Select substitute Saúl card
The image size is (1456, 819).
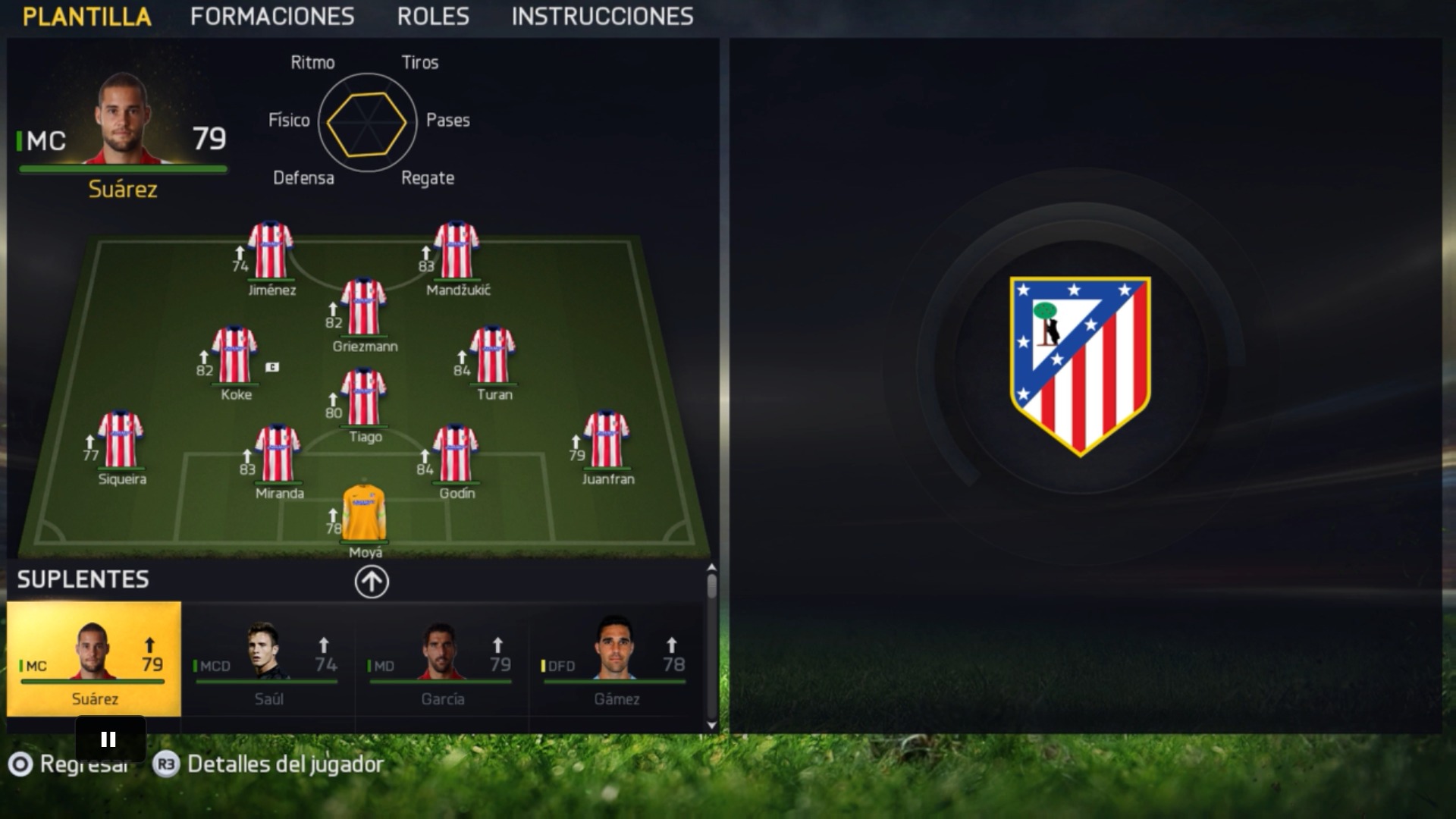pos(268,660)
